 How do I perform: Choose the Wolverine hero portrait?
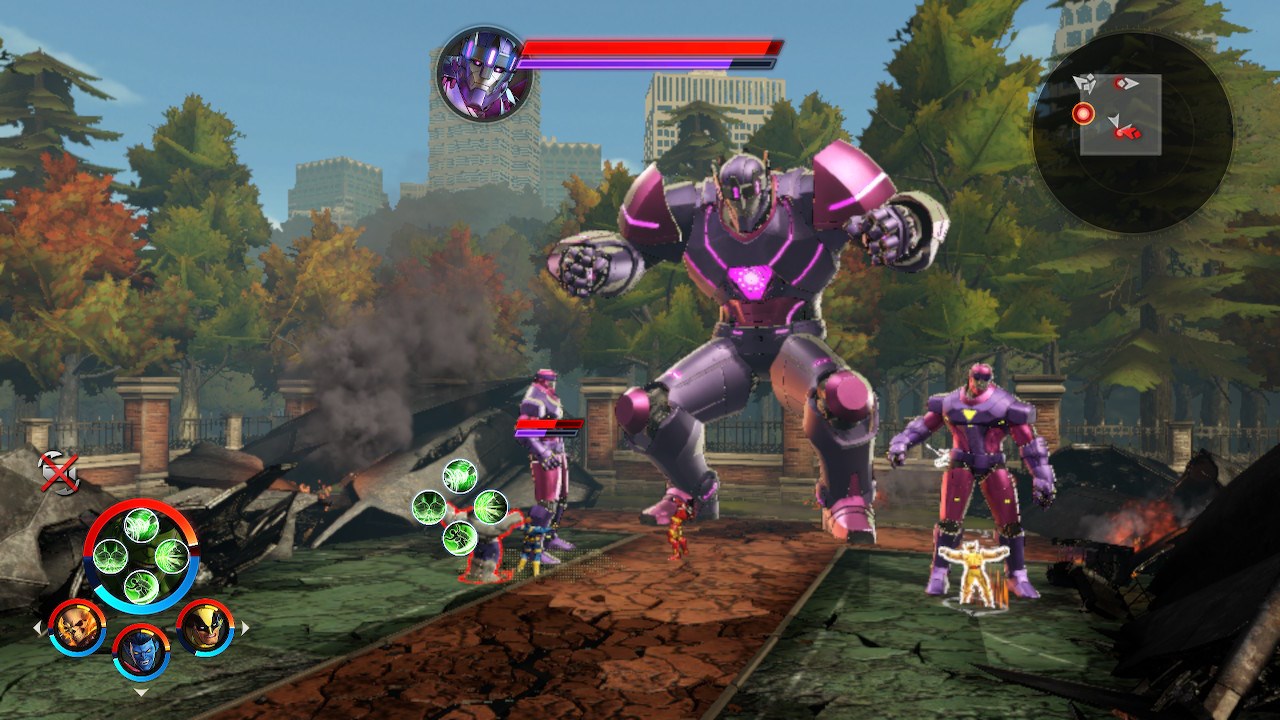click(x=205, y=627)
